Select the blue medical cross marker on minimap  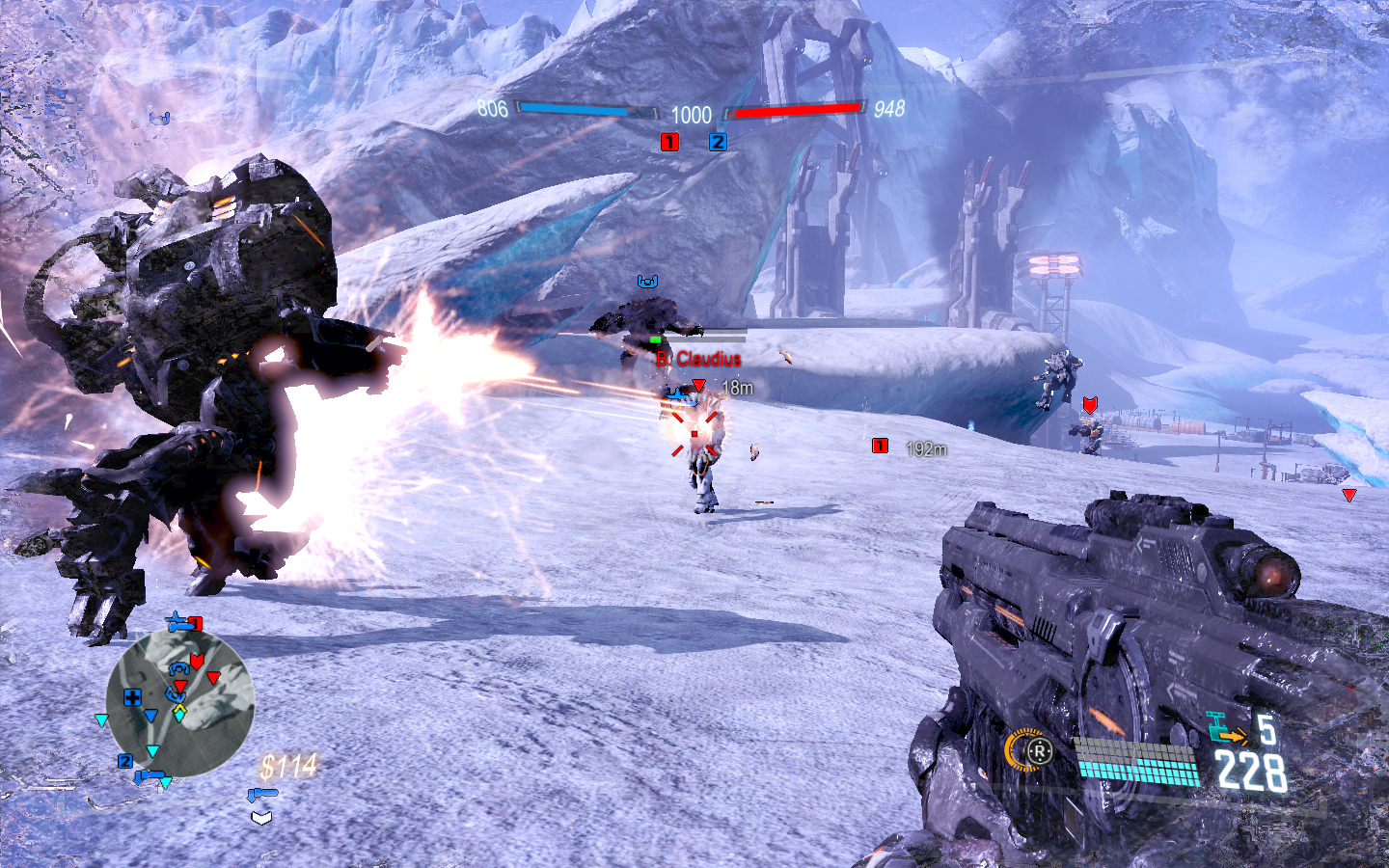click(x=132, y=697)
